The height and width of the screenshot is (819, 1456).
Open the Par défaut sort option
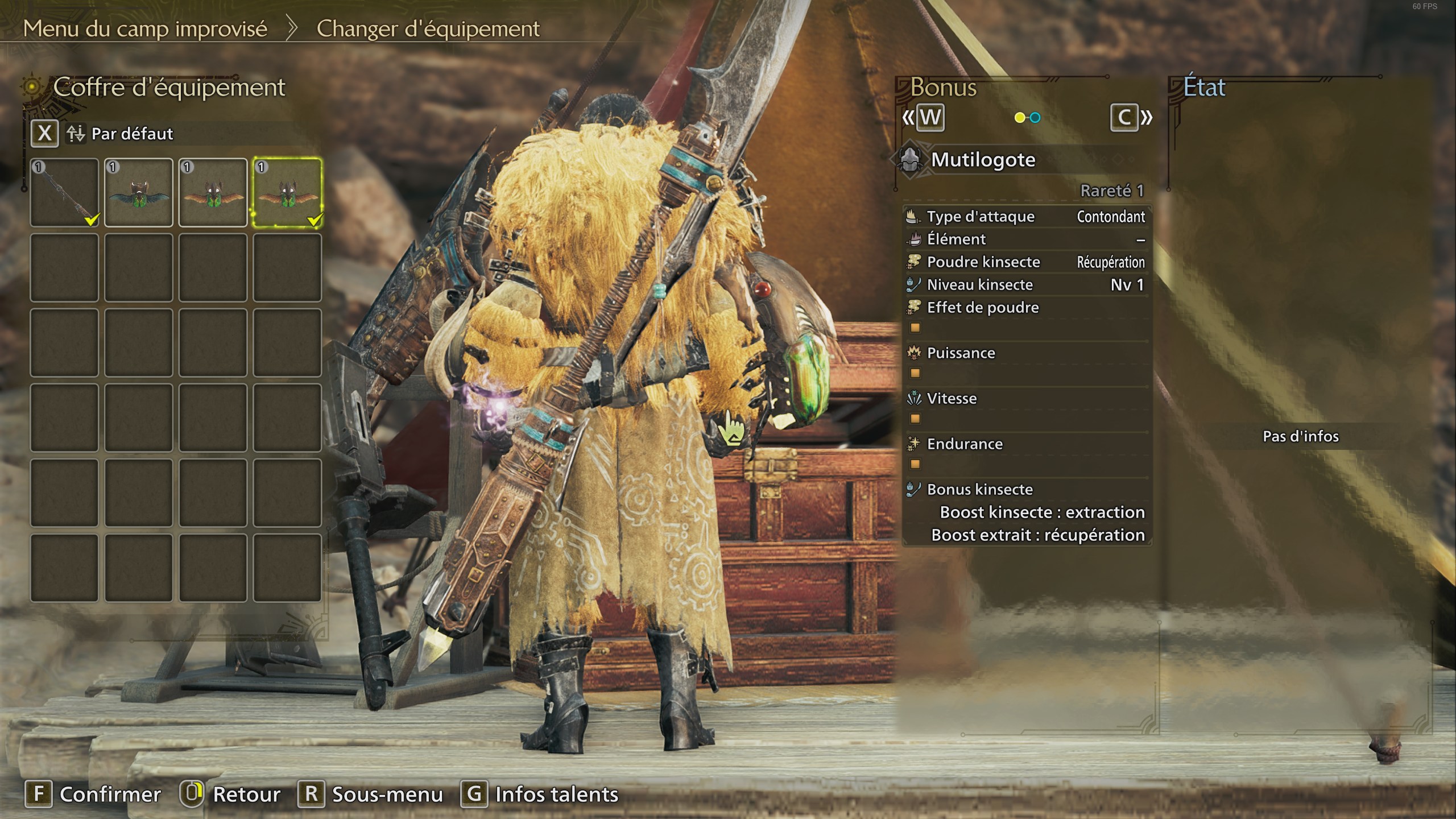[x=134, y=134]
